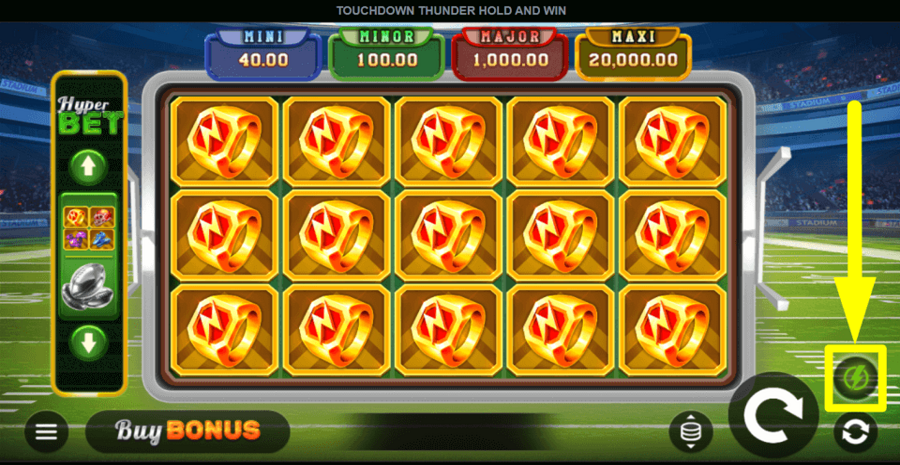
Task: Toggle the turbo lightning bolt button
Action: pos(855,378)
